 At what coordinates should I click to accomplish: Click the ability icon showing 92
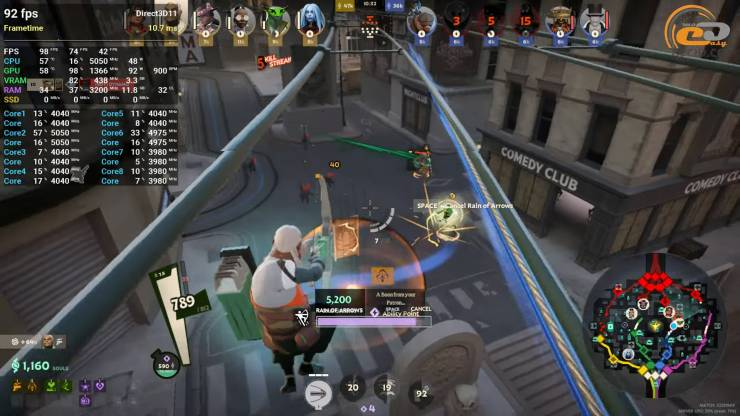(421, 393)
